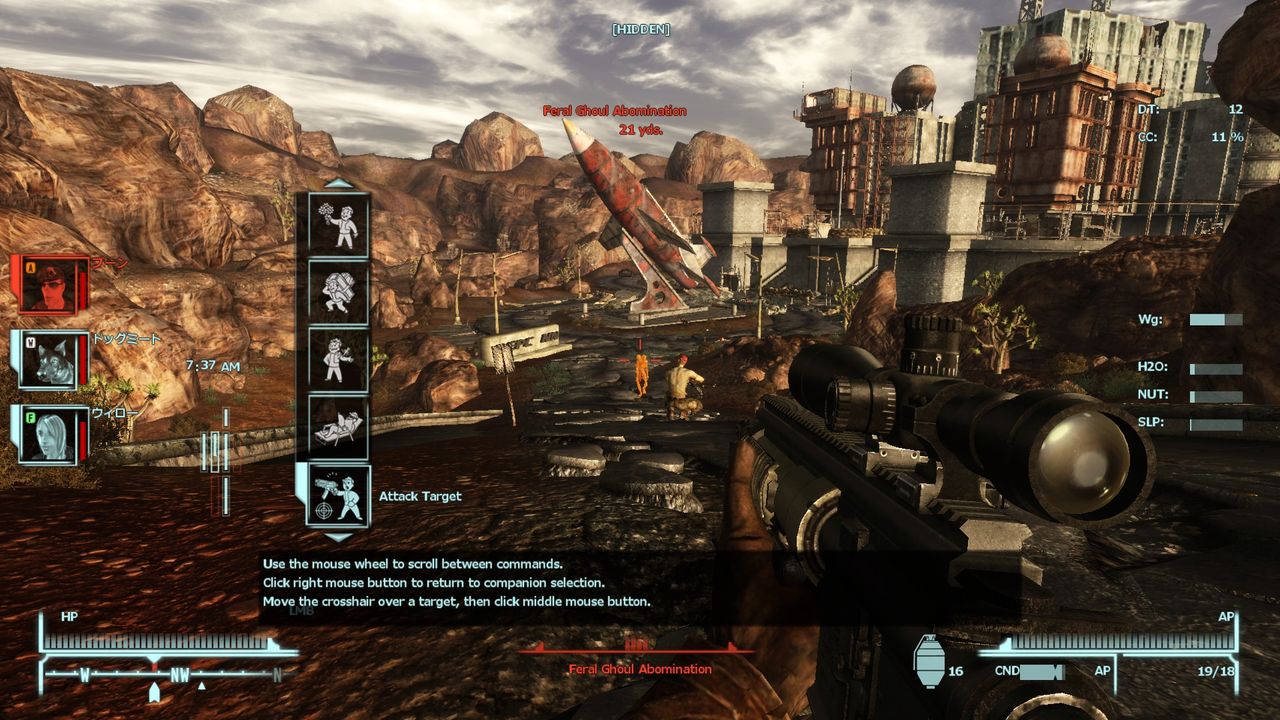Select Boone's red highlighted portrait

[x=48, y=285]
